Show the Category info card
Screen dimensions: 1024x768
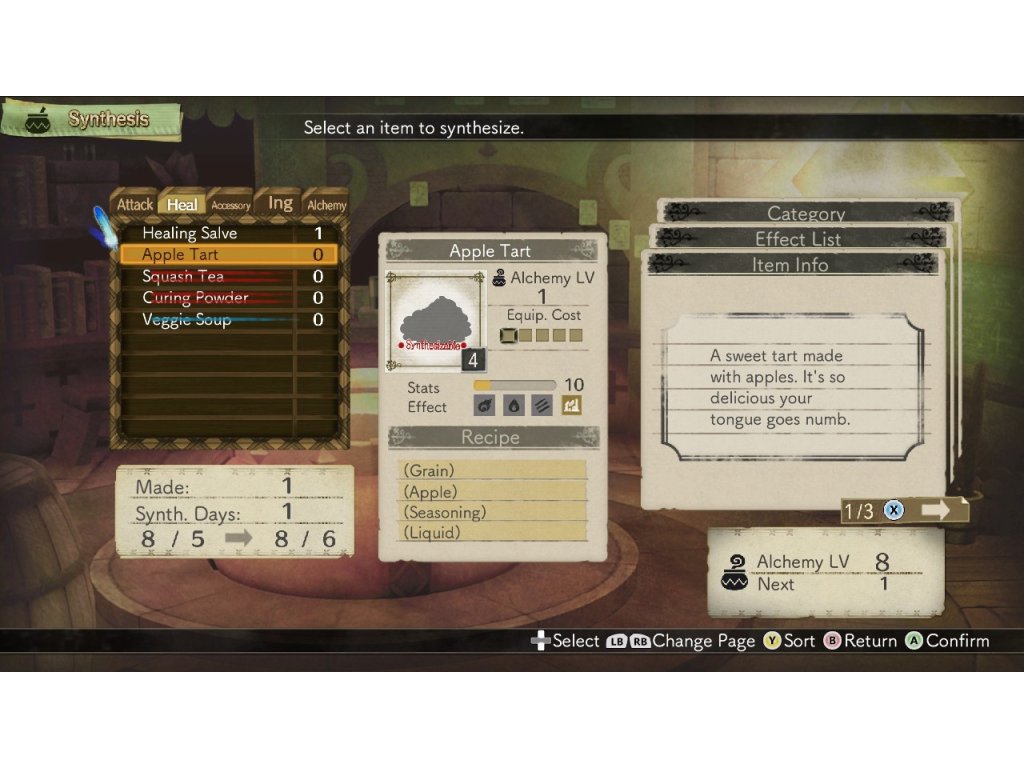click(x=806, y=213)
